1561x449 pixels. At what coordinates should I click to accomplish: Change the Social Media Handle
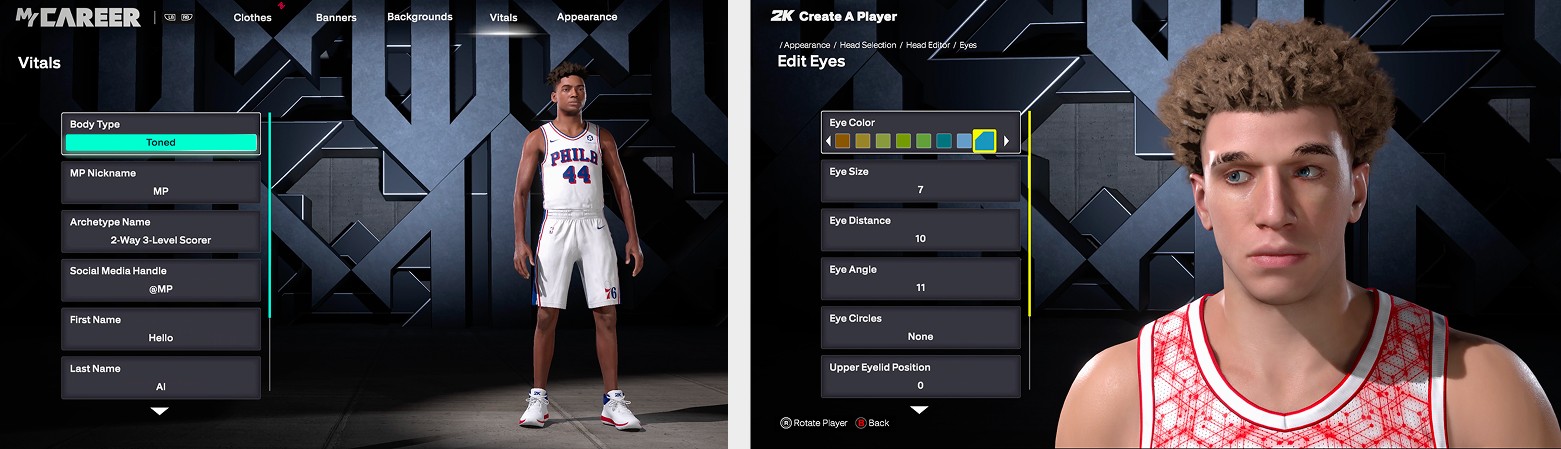click(161, 280)
